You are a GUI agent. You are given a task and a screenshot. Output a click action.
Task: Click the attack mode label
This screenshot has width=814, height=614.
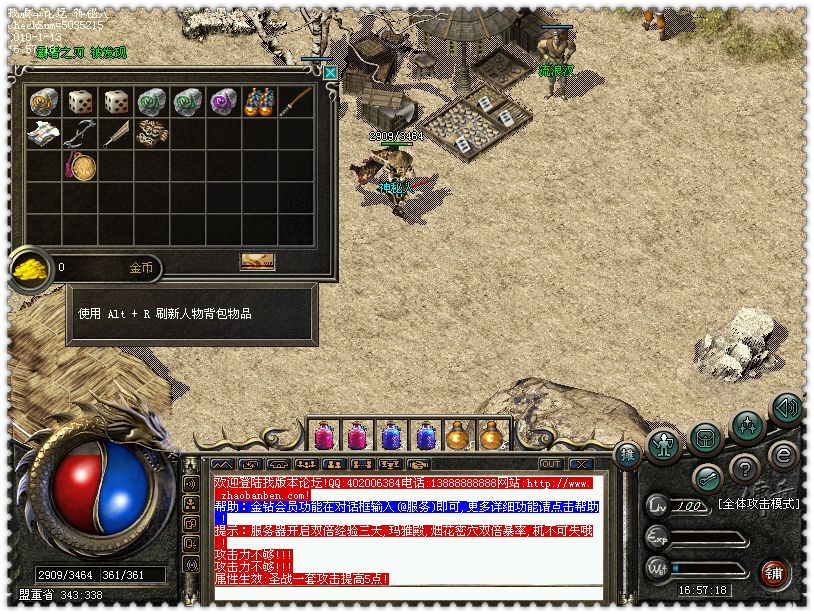point(758,502)
